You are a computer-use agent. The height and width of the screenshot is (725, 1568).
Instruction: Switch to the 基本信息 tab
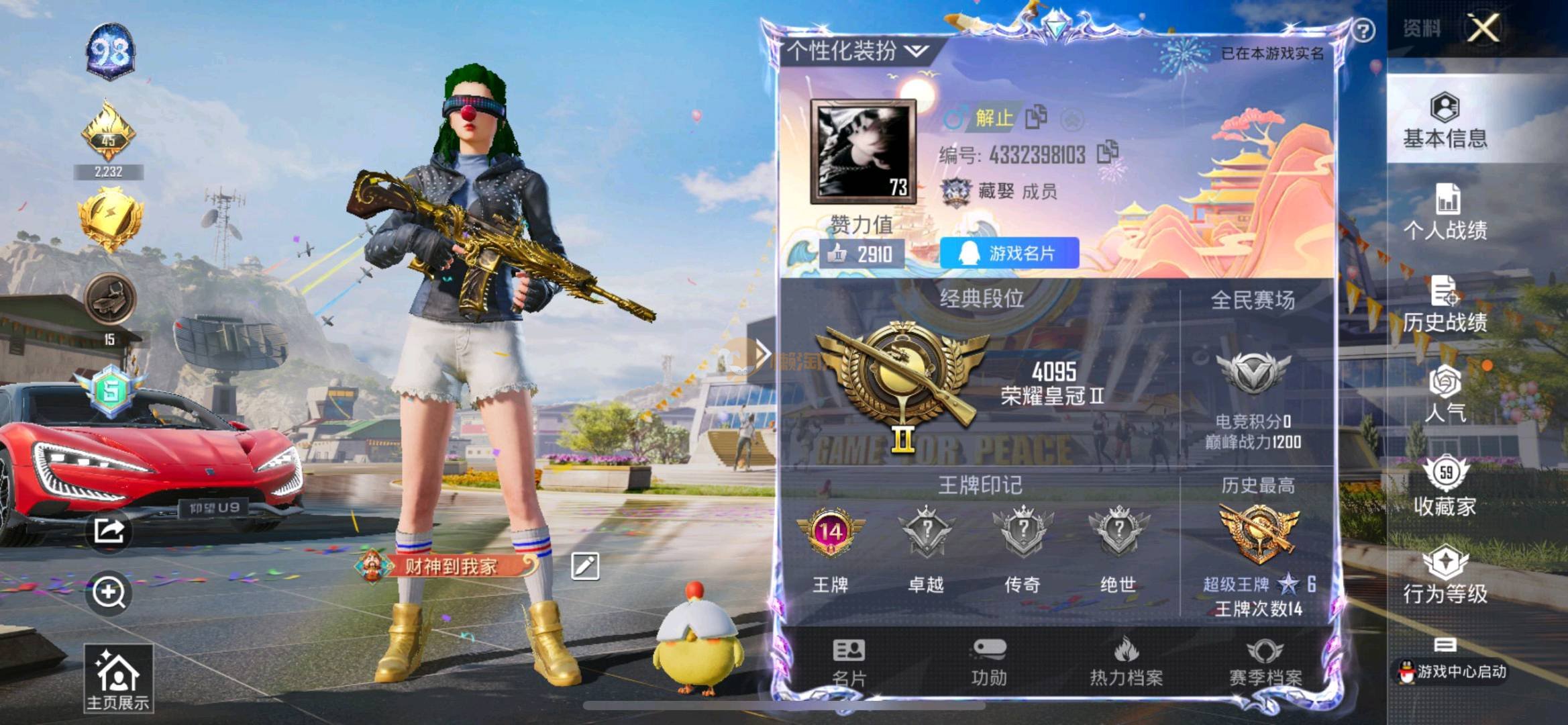coord(1445,121)
